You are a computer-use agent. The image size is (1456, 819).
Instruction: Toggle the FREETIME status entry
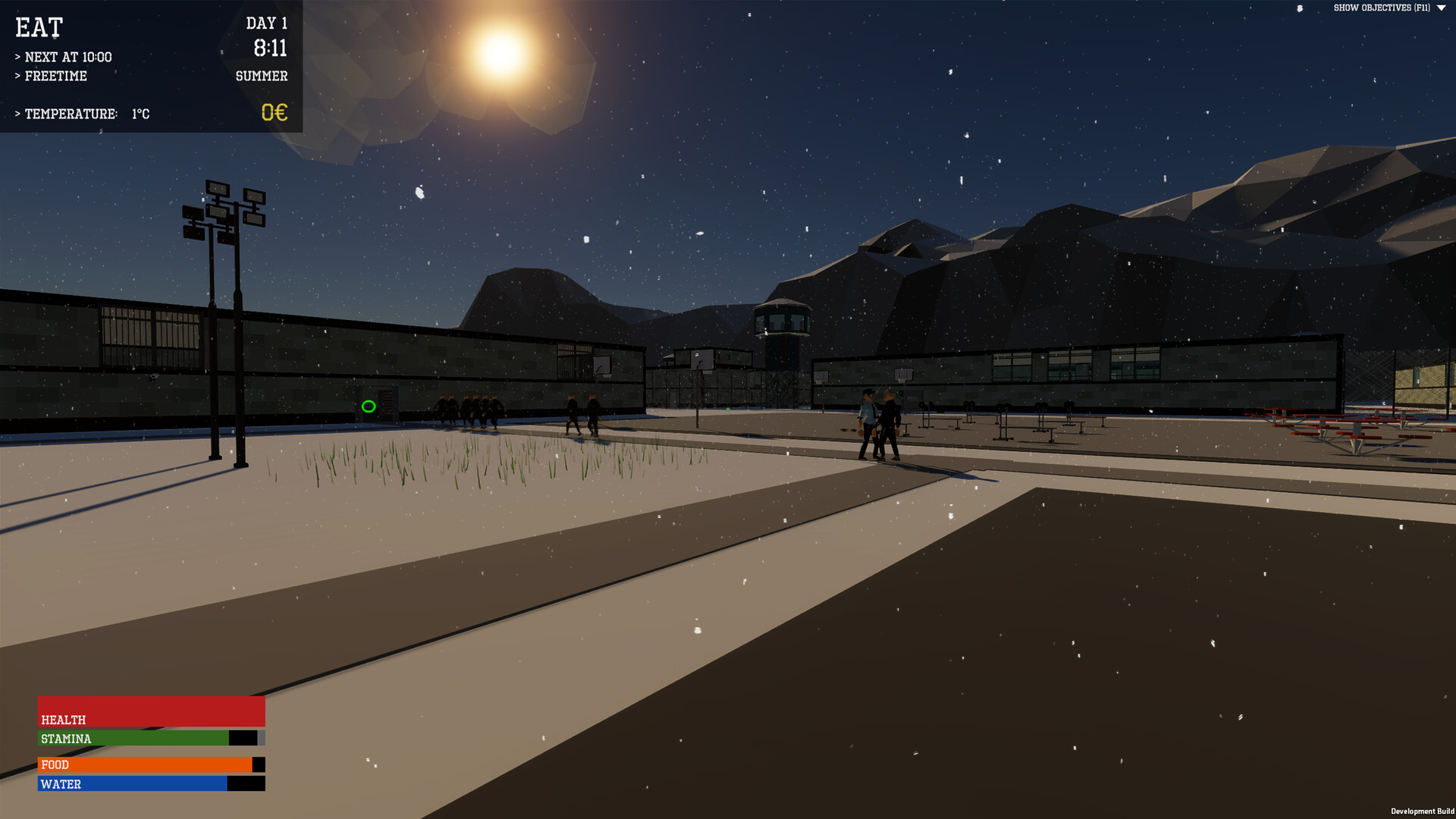pos(52,76)
